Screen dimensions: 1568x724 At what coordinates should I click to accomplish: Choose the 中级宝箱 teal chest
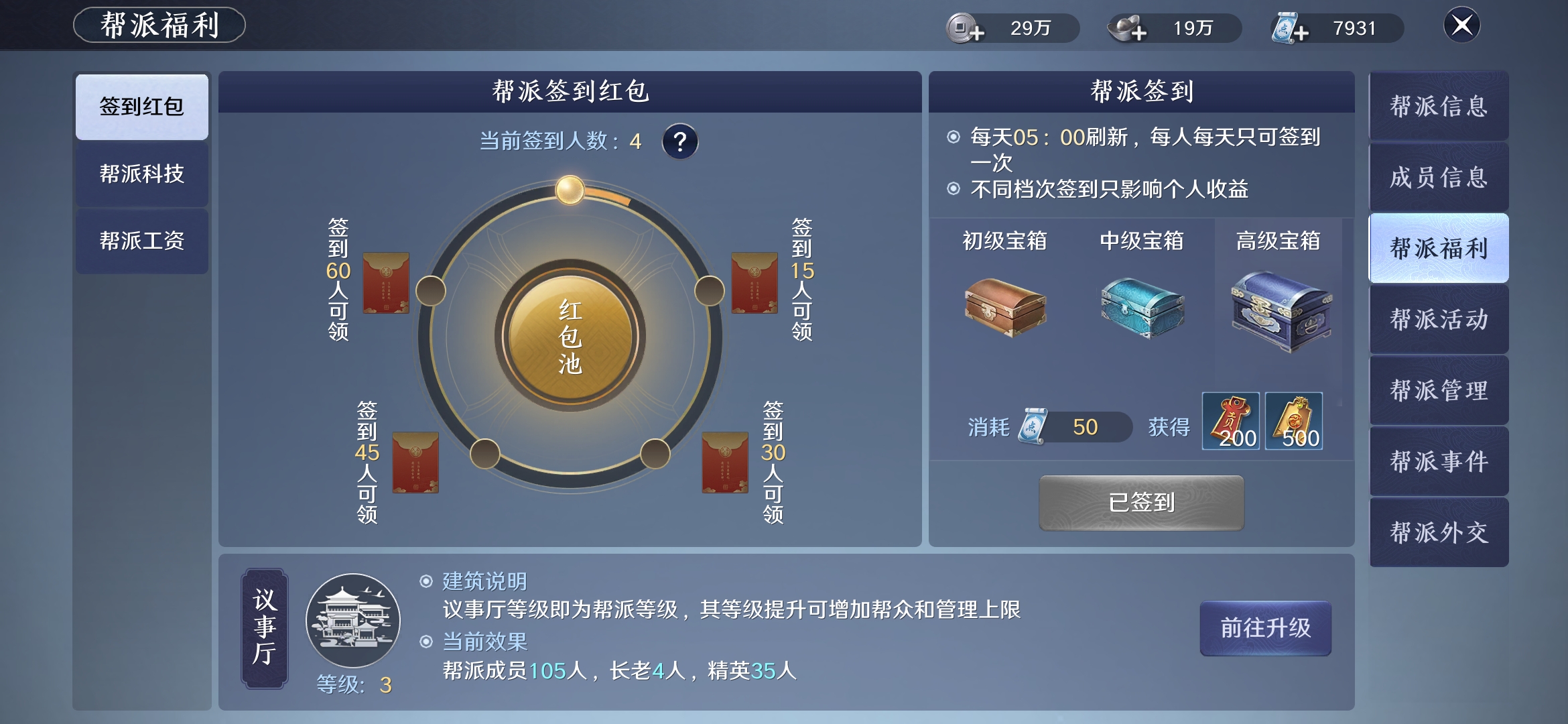[x=1142, y=307]
